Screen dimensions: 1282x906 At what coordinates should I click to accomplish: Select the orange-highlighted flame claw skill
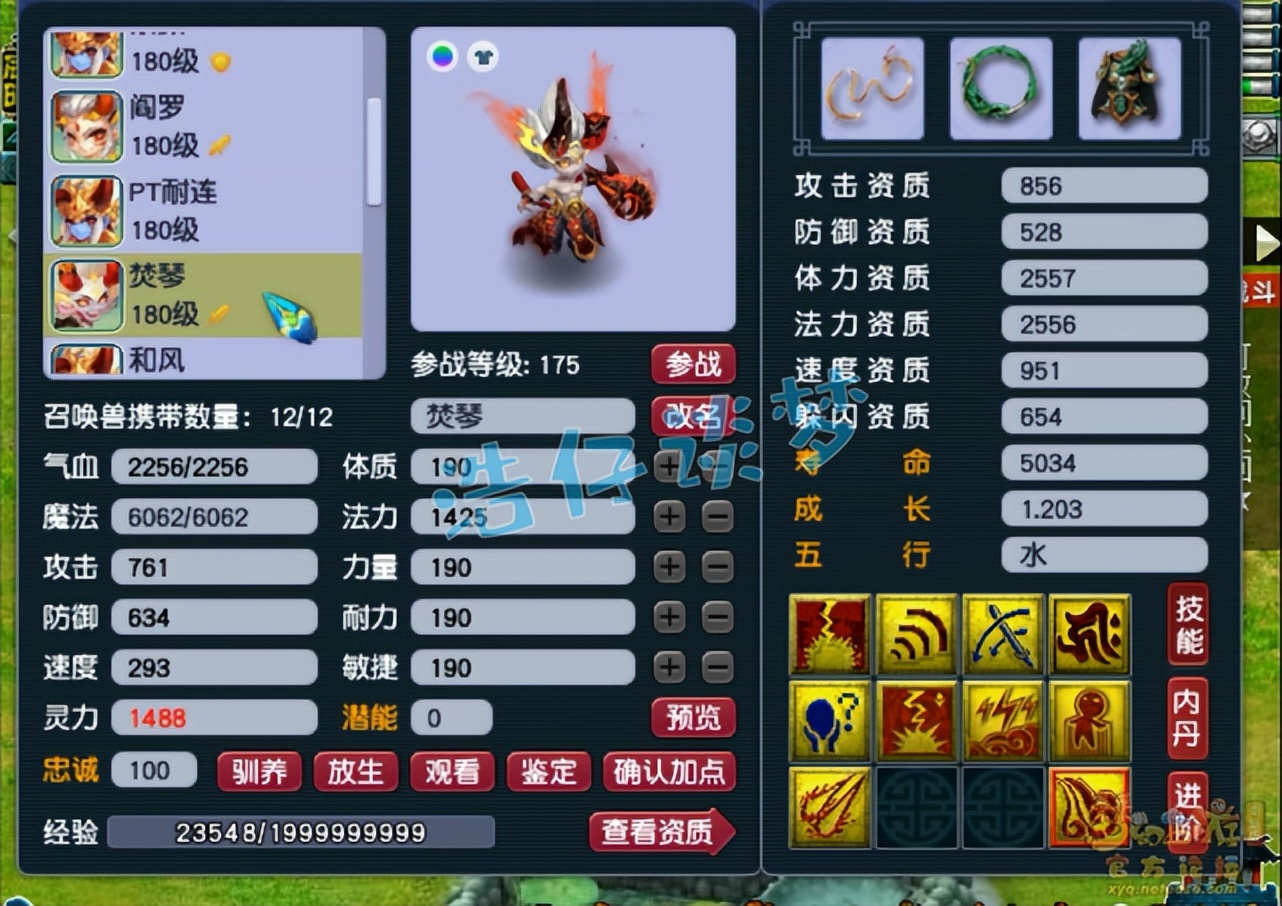1089,806
